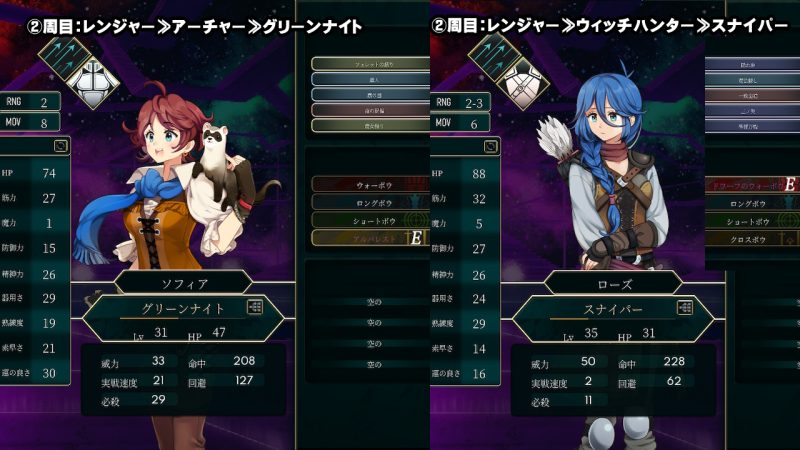Screen dimensions: 800x450
Task: Toggle the stats refresh icon above Rose's HP
Action: (491, 146)
